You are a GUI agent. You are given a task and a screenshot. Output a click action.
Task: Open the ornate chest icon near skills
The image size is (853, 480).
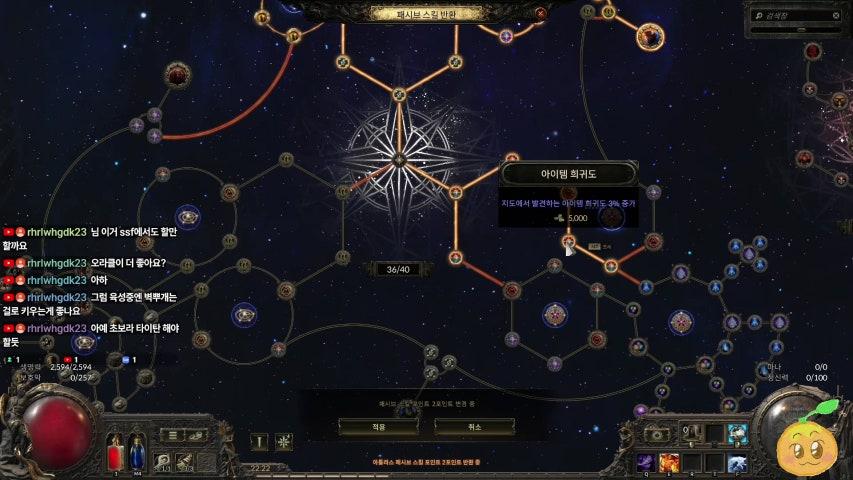[x=657, y=434]
